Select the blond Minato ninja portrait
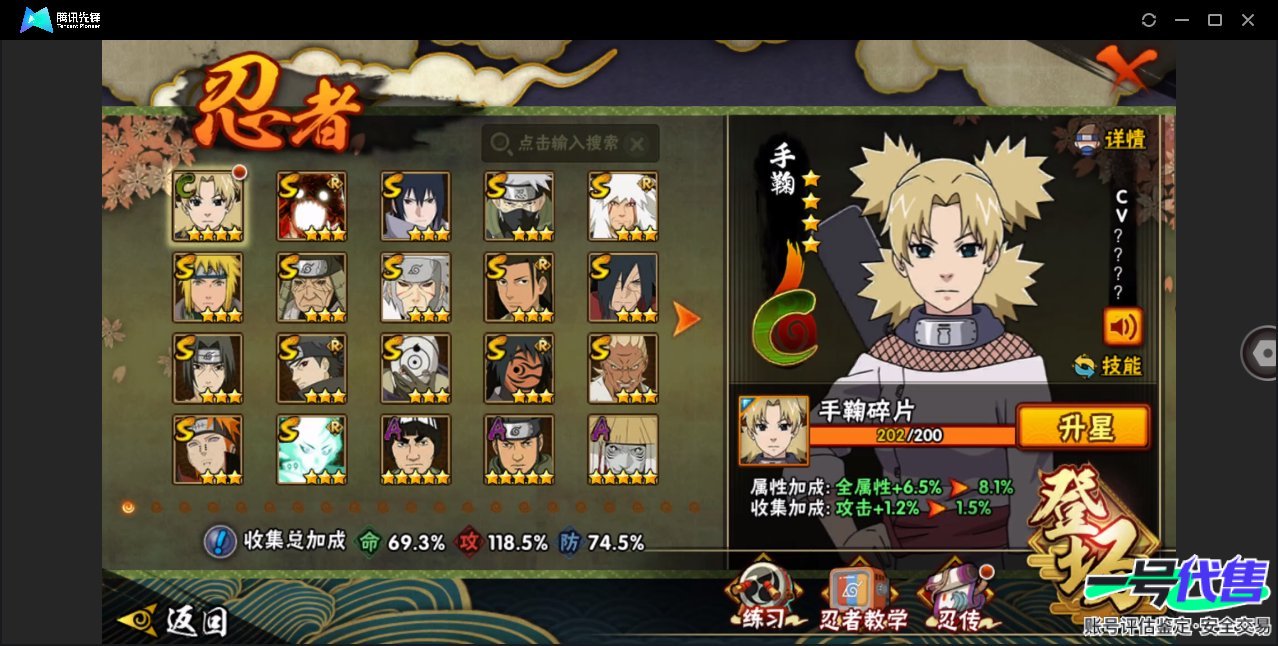Image resolution: width=1278 pixels, height=646 pixels. (x=208, y=287)
